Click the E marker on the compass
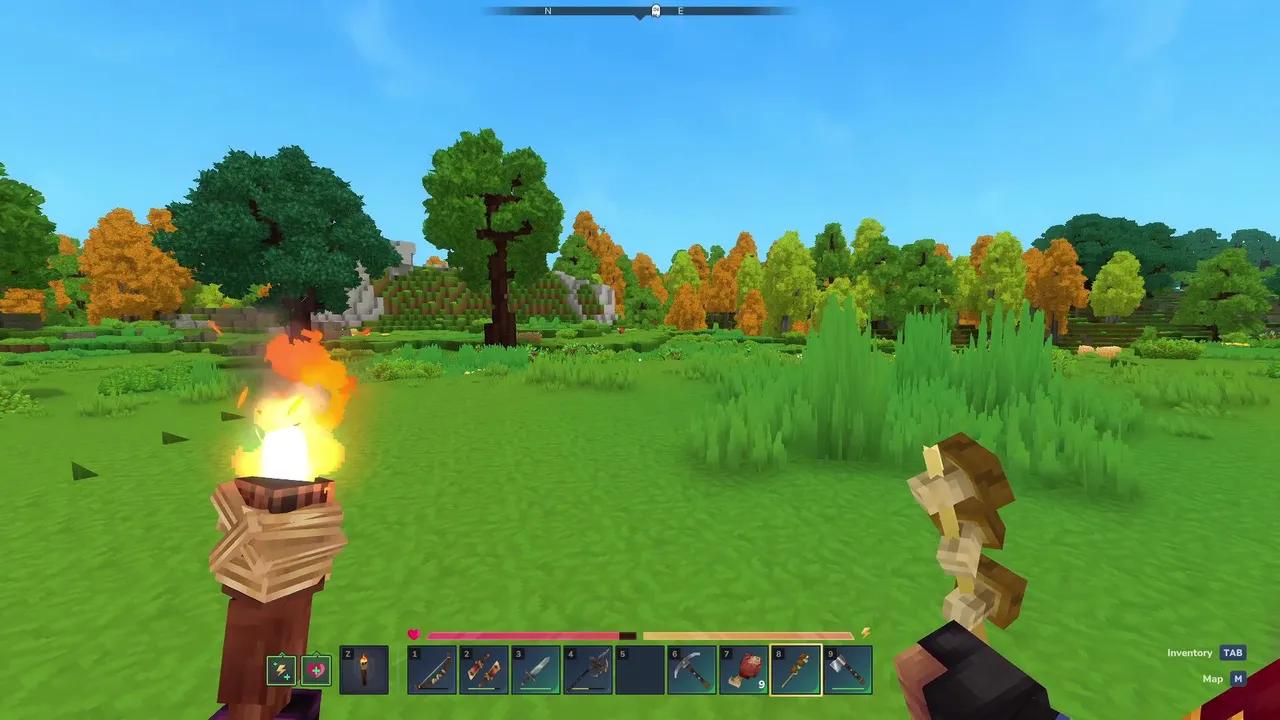The width and height of the screenshot is (1280, 720). (x=679, y=10)
